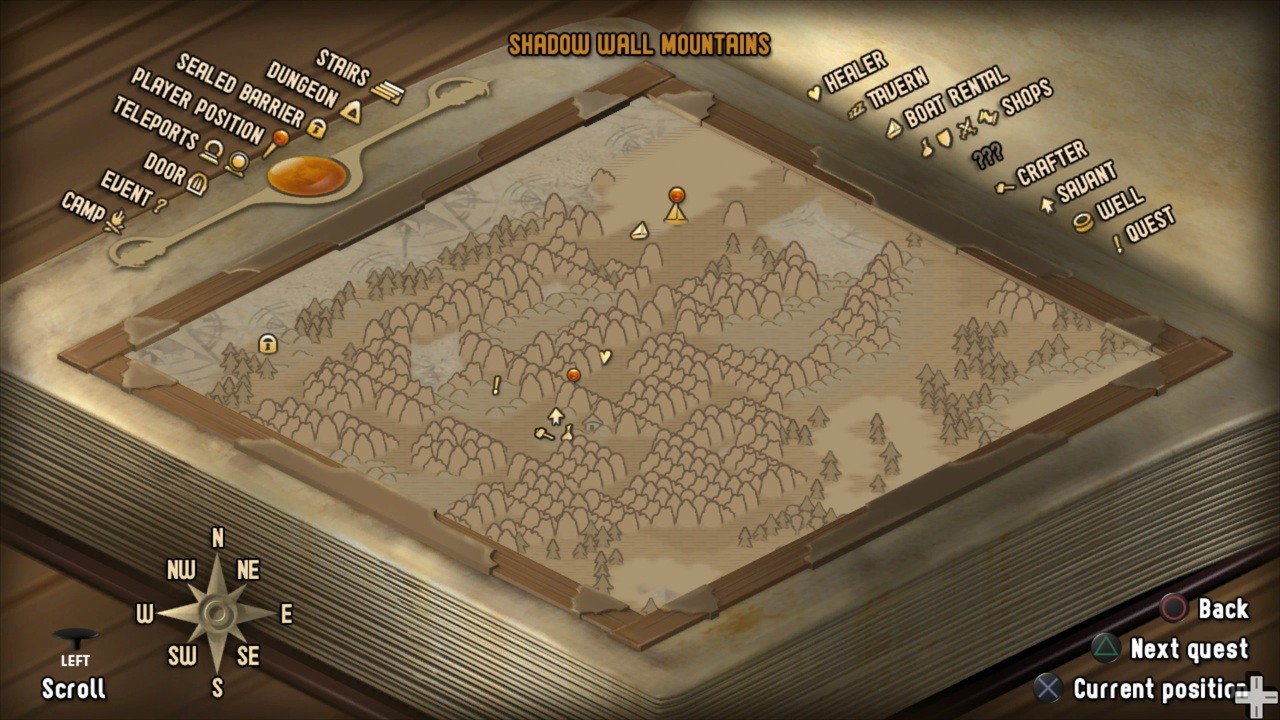Click the compass rose
Viewport: 1280px width, 720px height.
(216, 612)
